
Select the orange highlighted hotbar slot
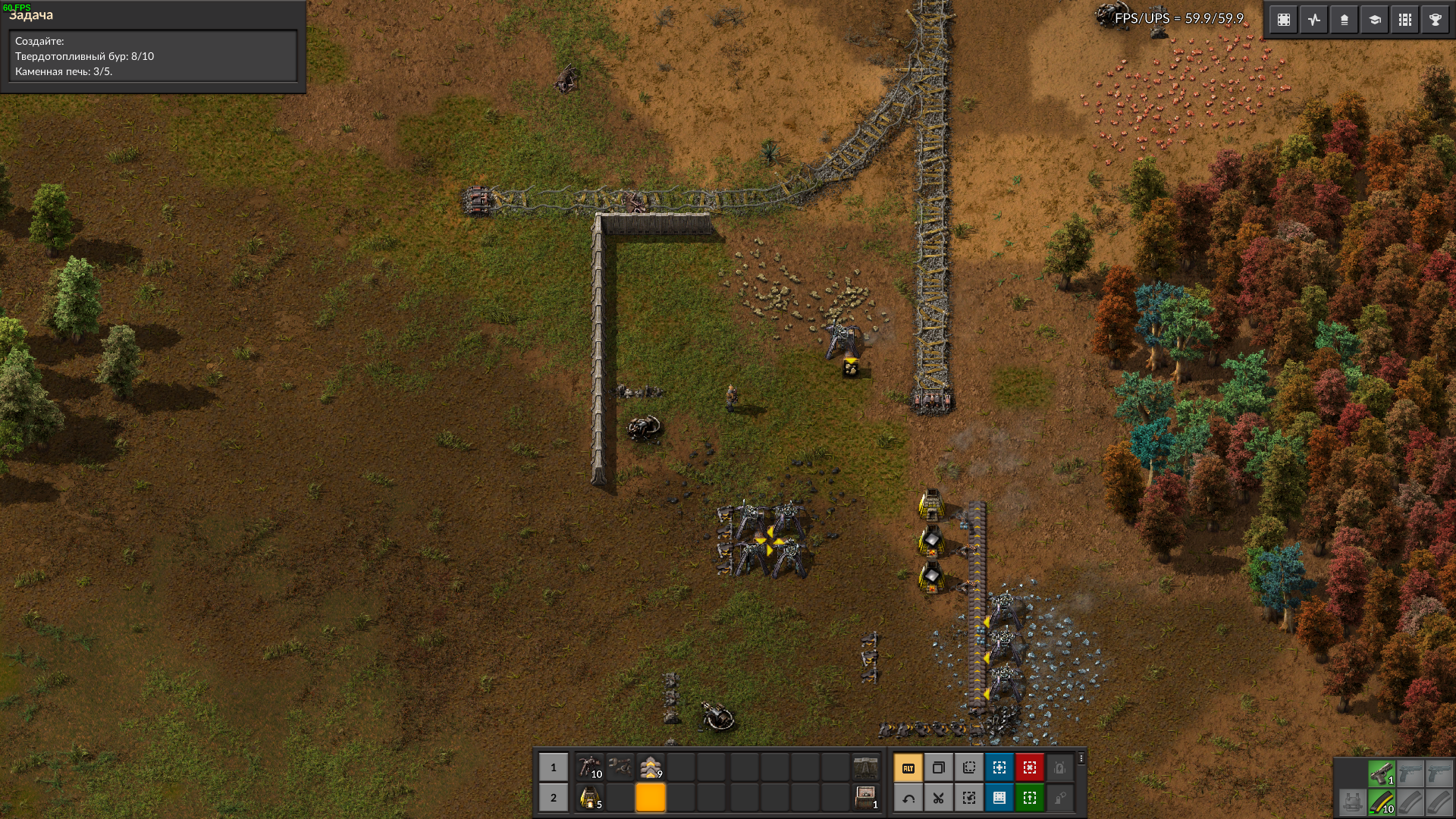click(x=651, y=798)
